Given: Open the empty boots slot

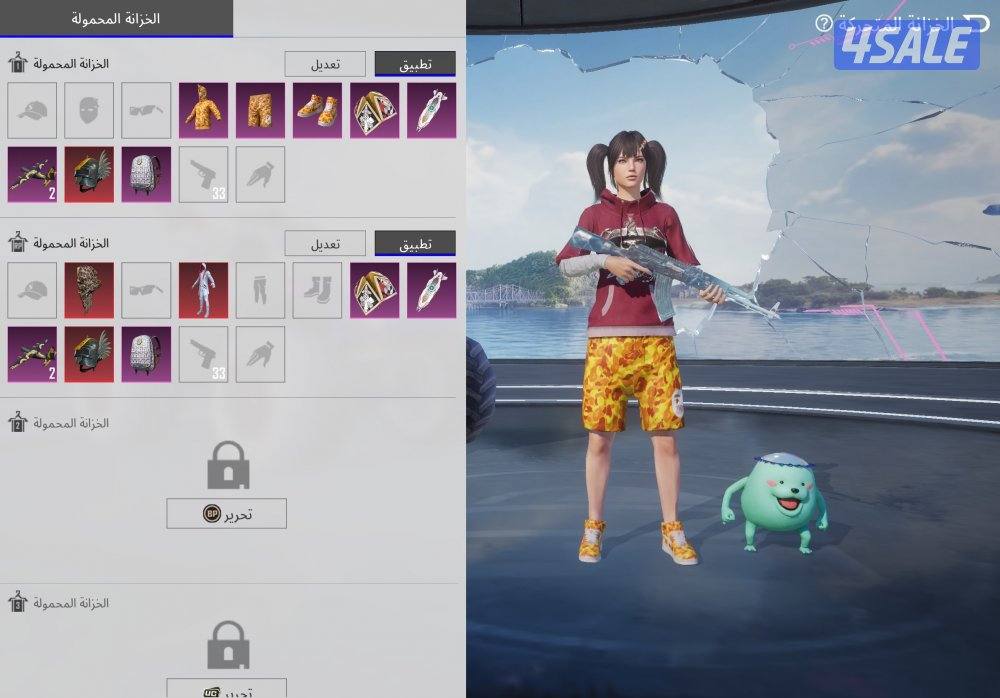Looking at the screenshot, I should (318, 290).
